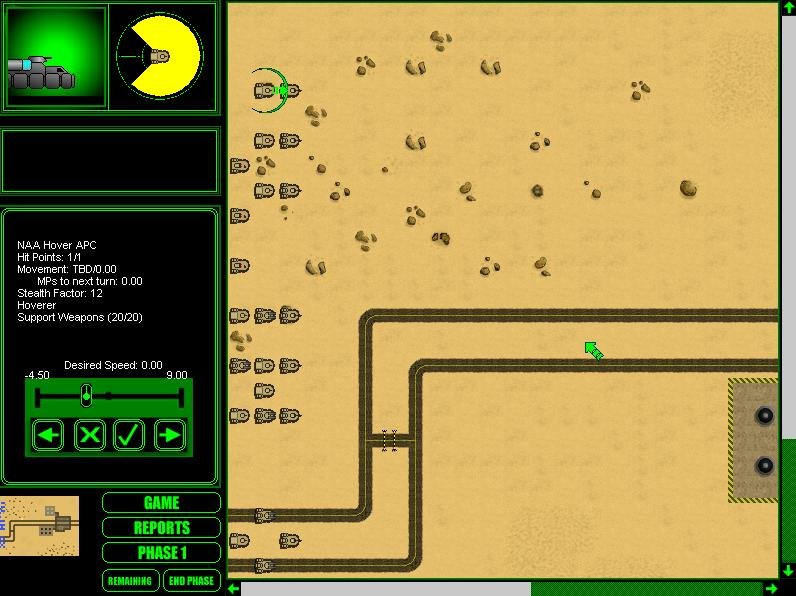796x596 pixels.
Task: Select the right arrow button
Action: coord(170,435)
